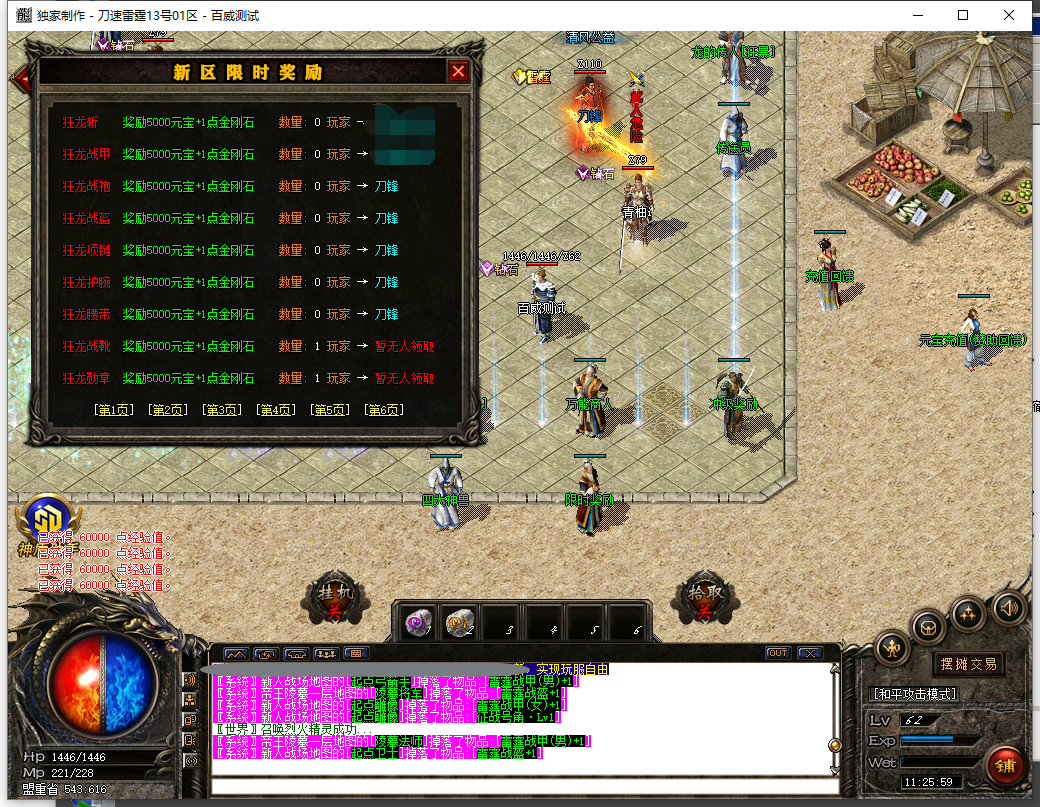The height and width of the screenshot is (807, 1040).
Task: View 第6页 of the reward panel
Action: pyautogui.click(x=384, y=410)
